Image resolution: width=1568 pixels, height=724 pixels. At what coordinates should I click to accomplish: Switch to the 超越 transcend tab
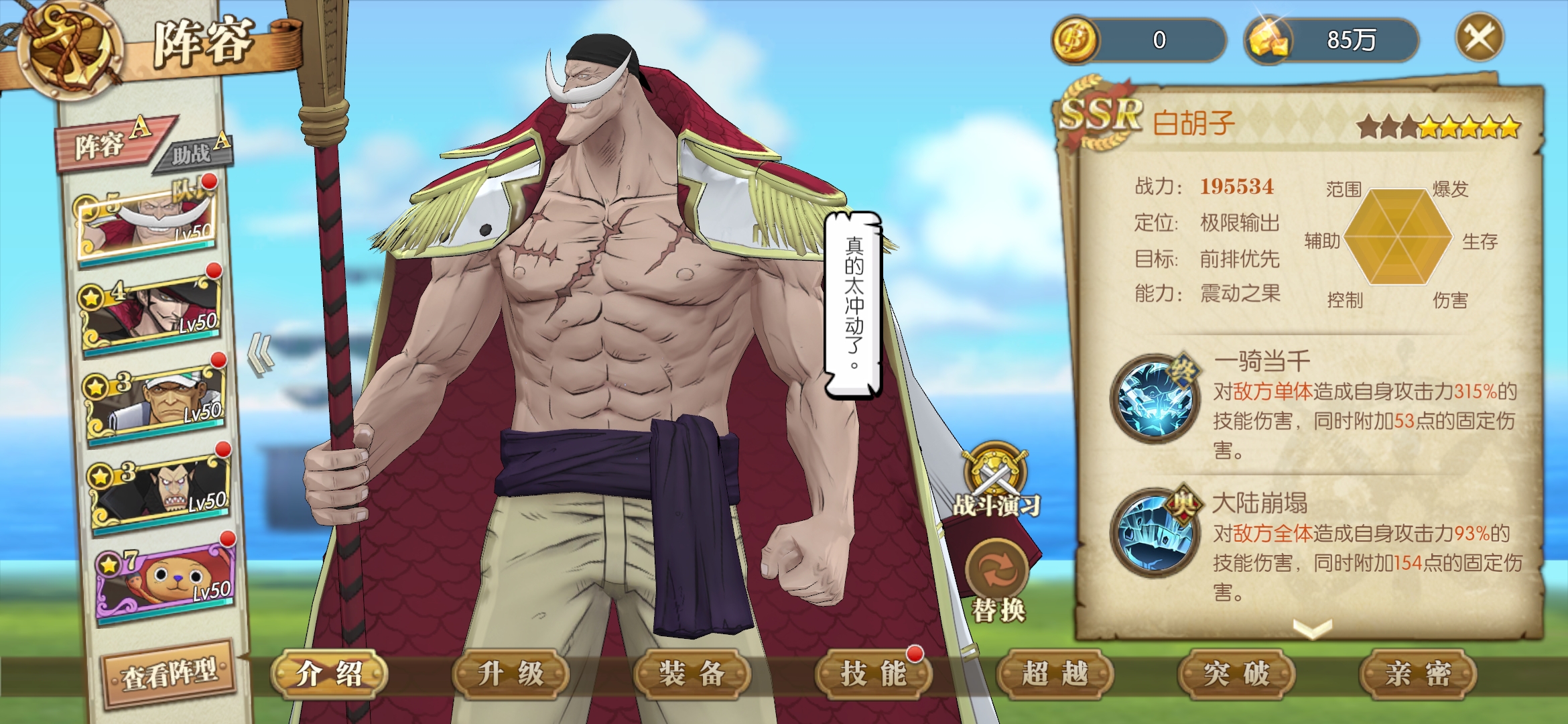click(1055, 674)
